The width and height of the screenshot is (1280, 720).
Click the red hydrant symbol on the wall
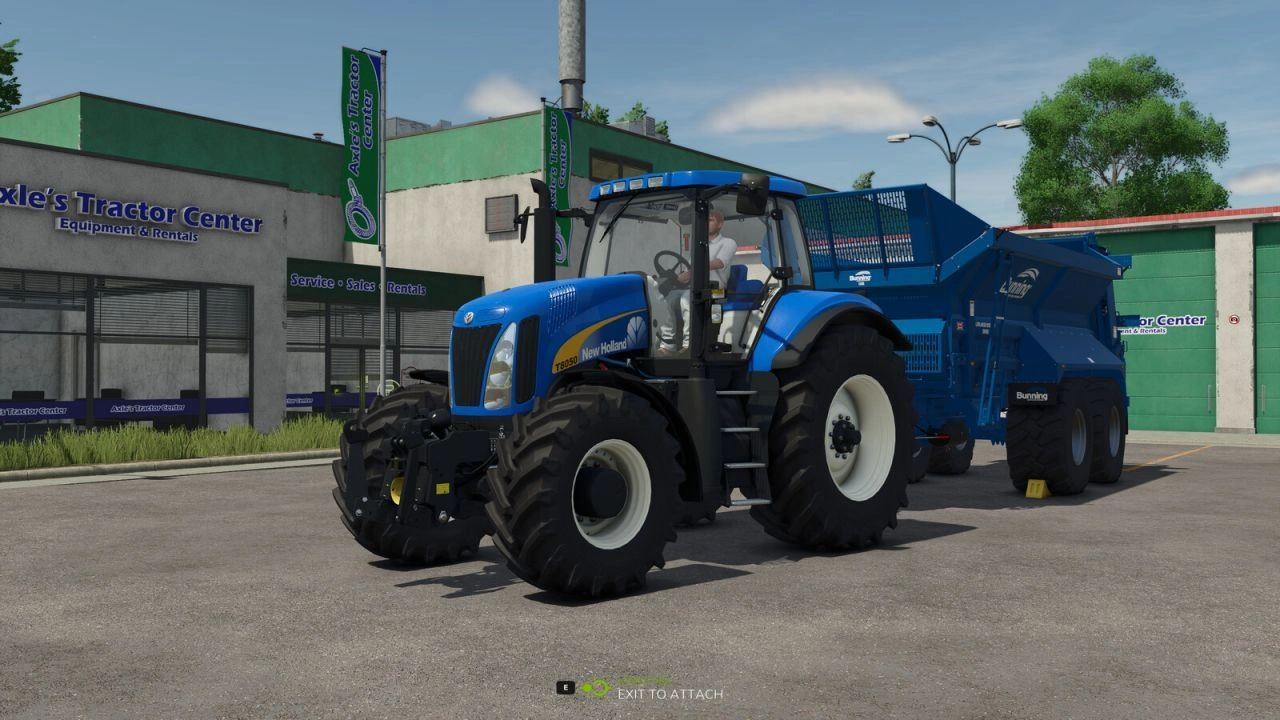tap(1234, 319)
